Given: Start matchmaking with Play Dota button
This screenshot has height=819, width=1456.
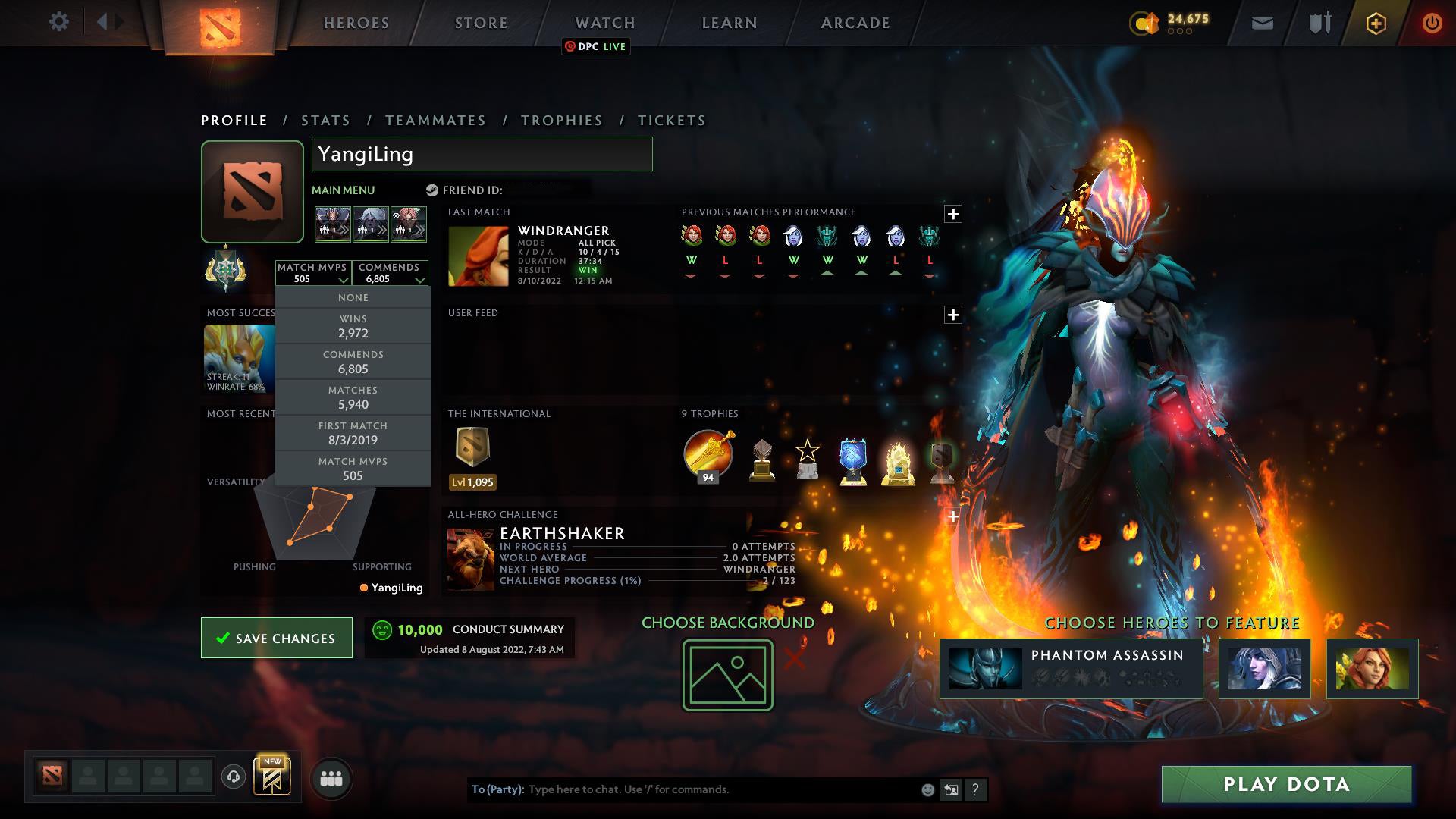Looking at the screenshot, I should click(x=1286, y=784).
